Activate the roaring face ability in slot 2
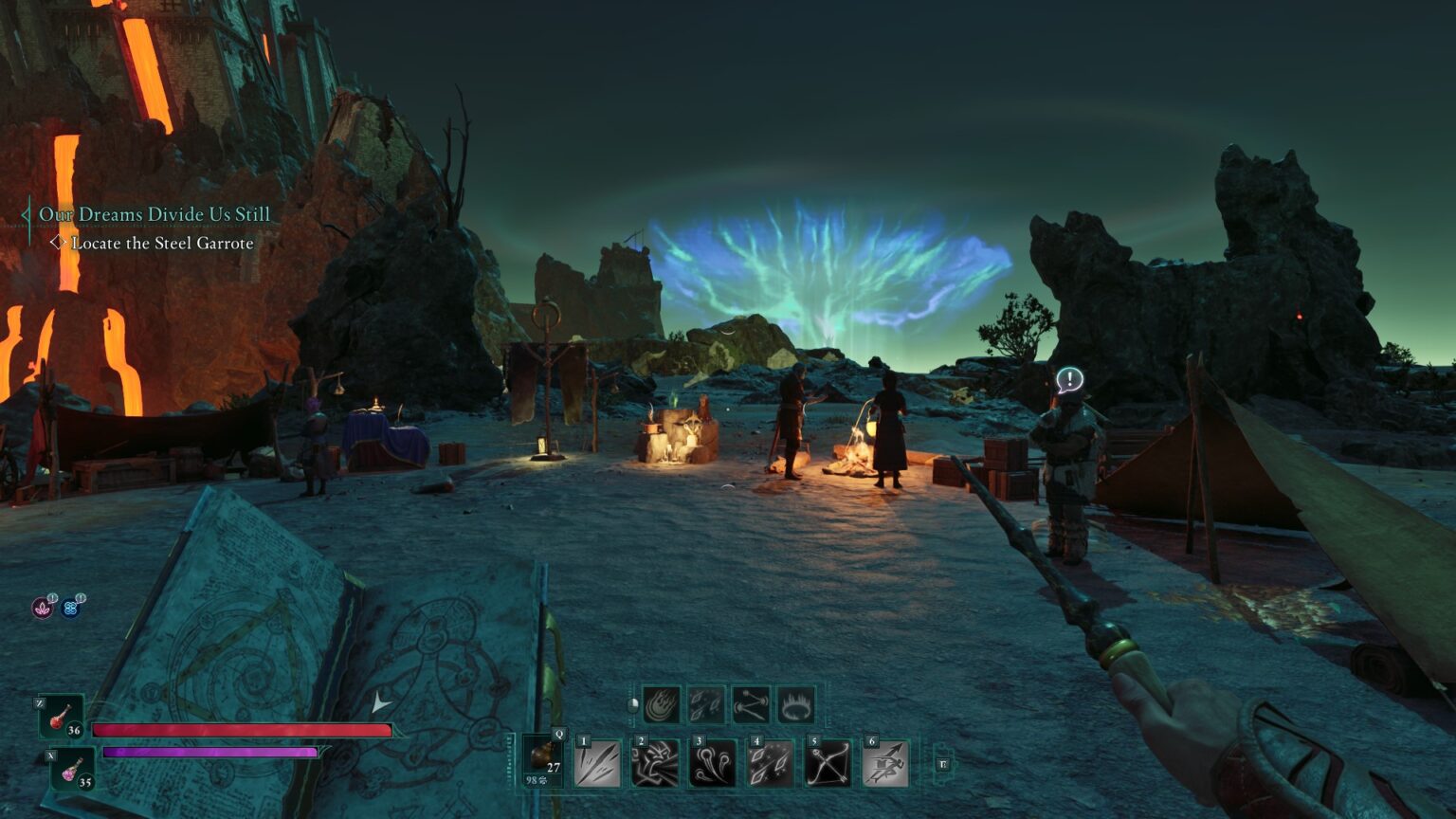 coord(654,764)
